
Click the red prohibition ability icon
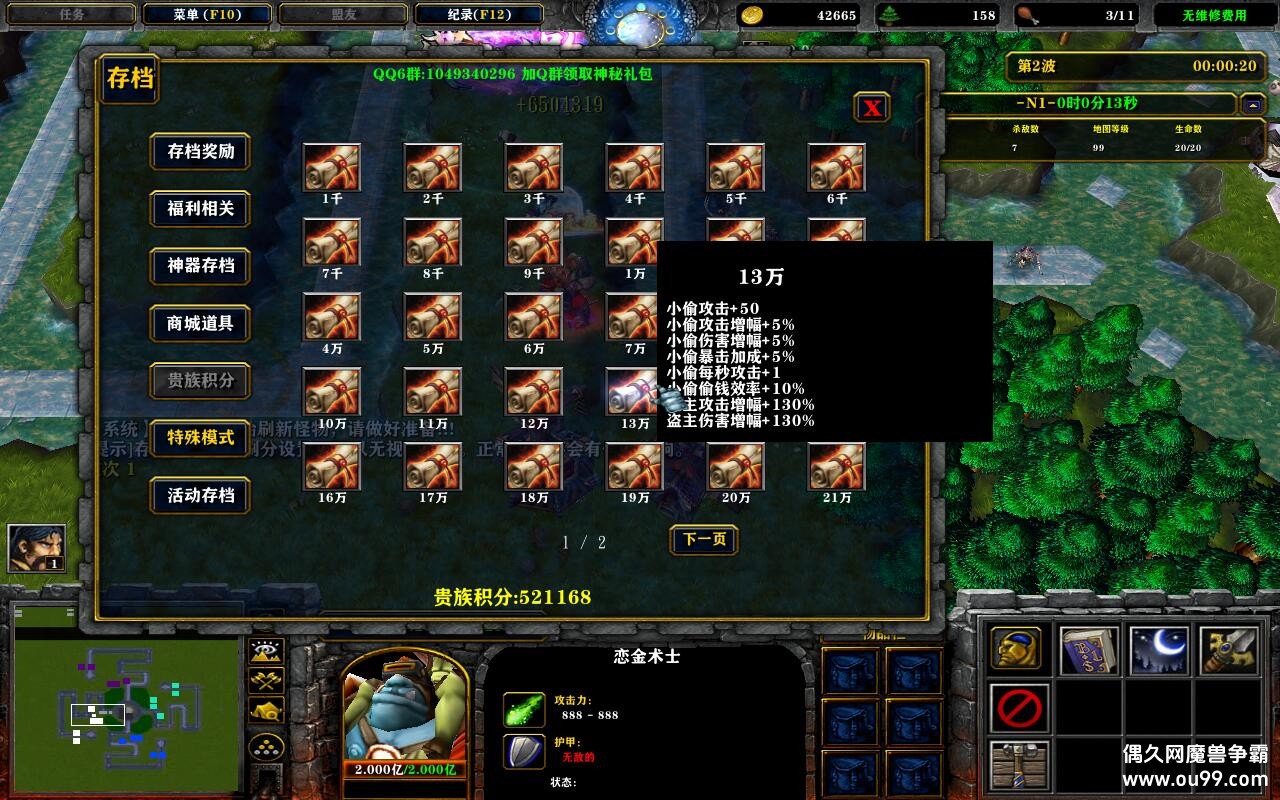tap(1019, 708)
